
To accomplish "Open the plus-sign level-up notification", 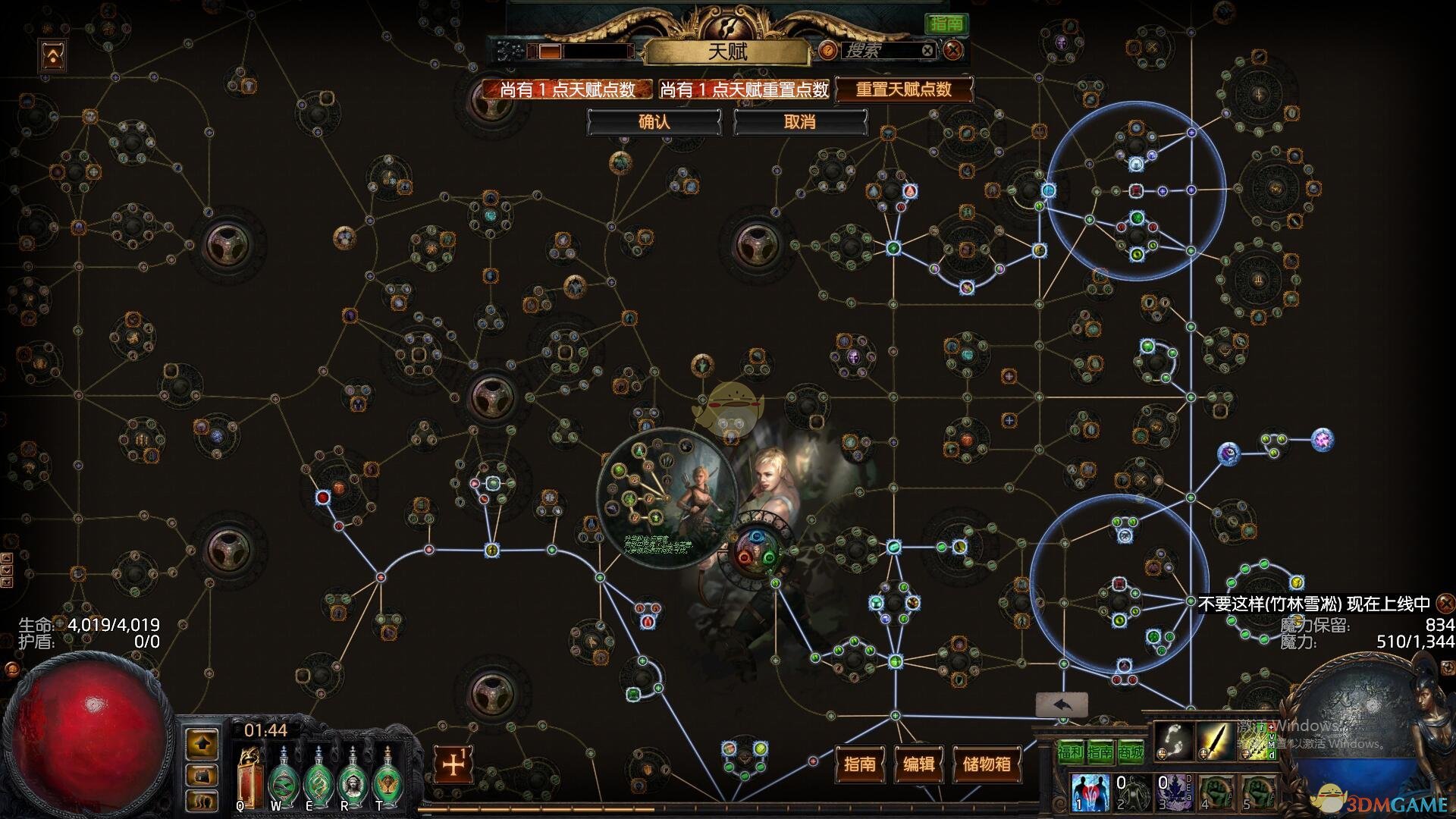I will click(x=453, y=764).
